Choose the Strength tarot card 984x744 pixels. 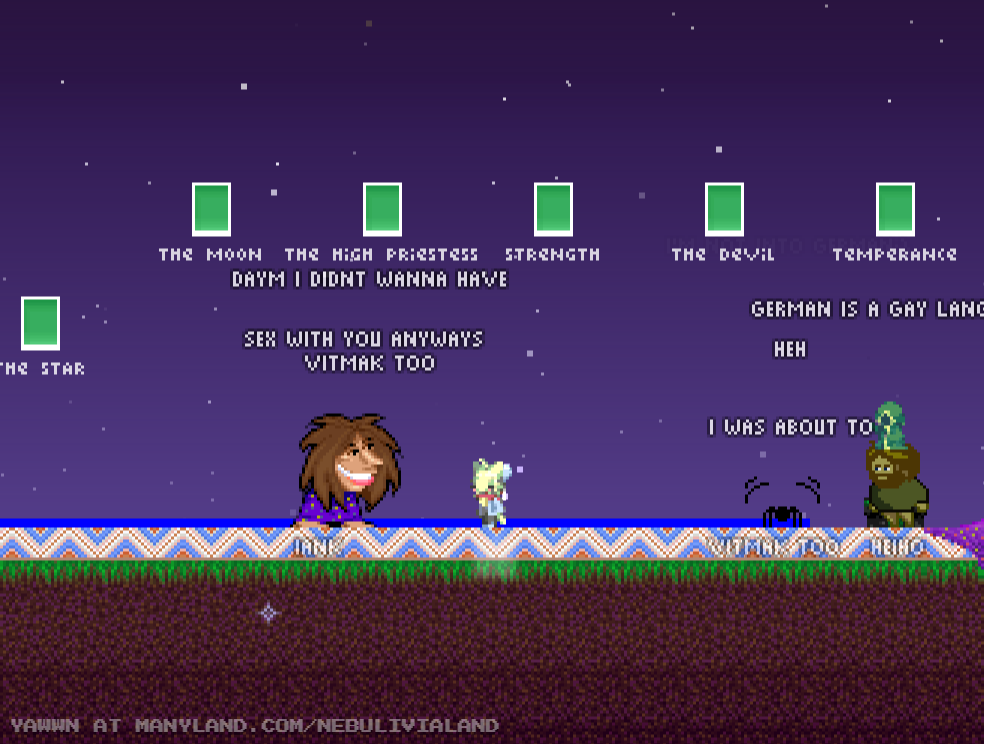pyautogui.click(x=553, y=210)
